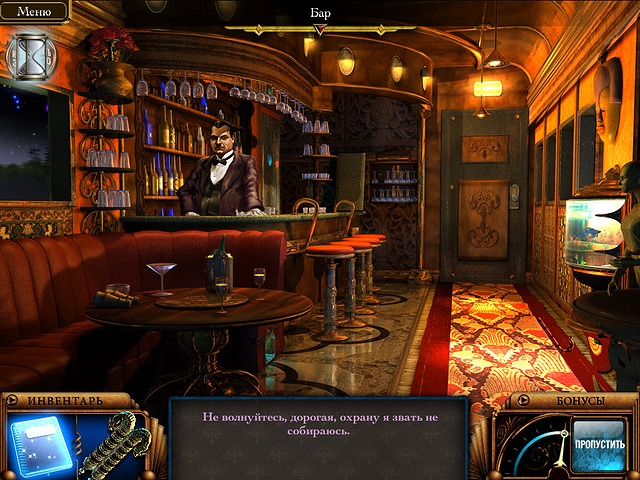Screen dimensions: 640x480
Task: Click the Бар location arrow marker
Action: (320, 30)
